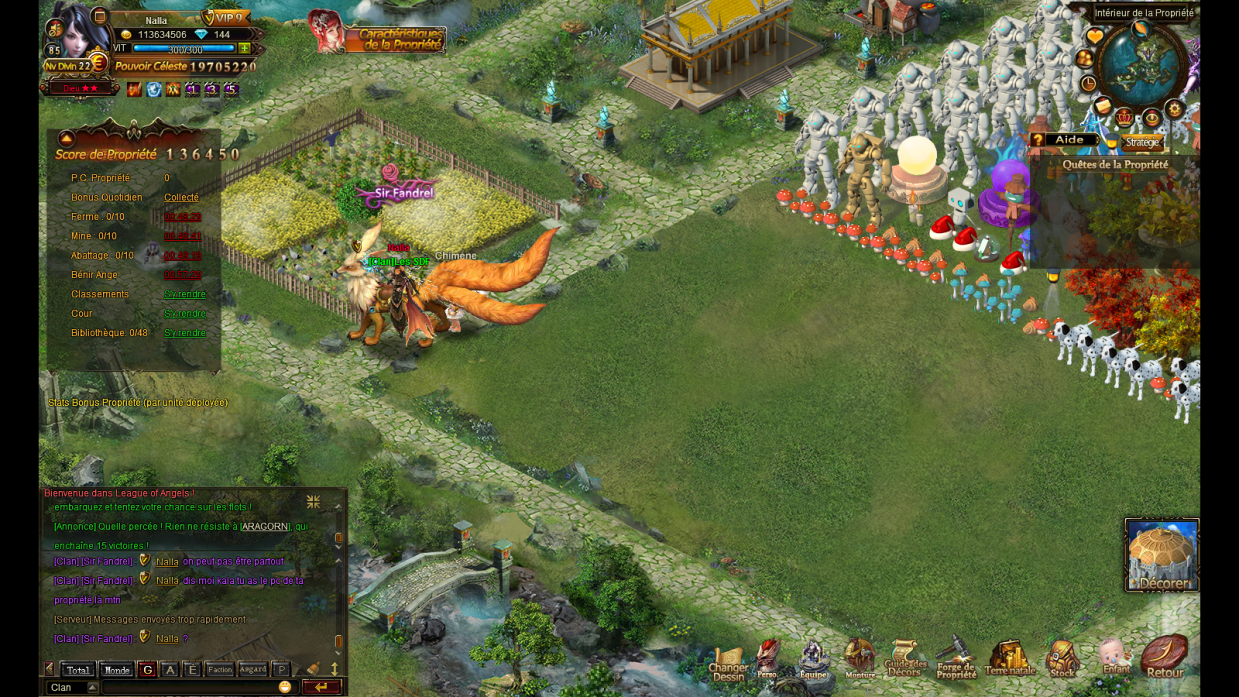The width and height of the screenshot is (1239, 697).
Task: Open the Monture menu
Action: pos(860,659)
